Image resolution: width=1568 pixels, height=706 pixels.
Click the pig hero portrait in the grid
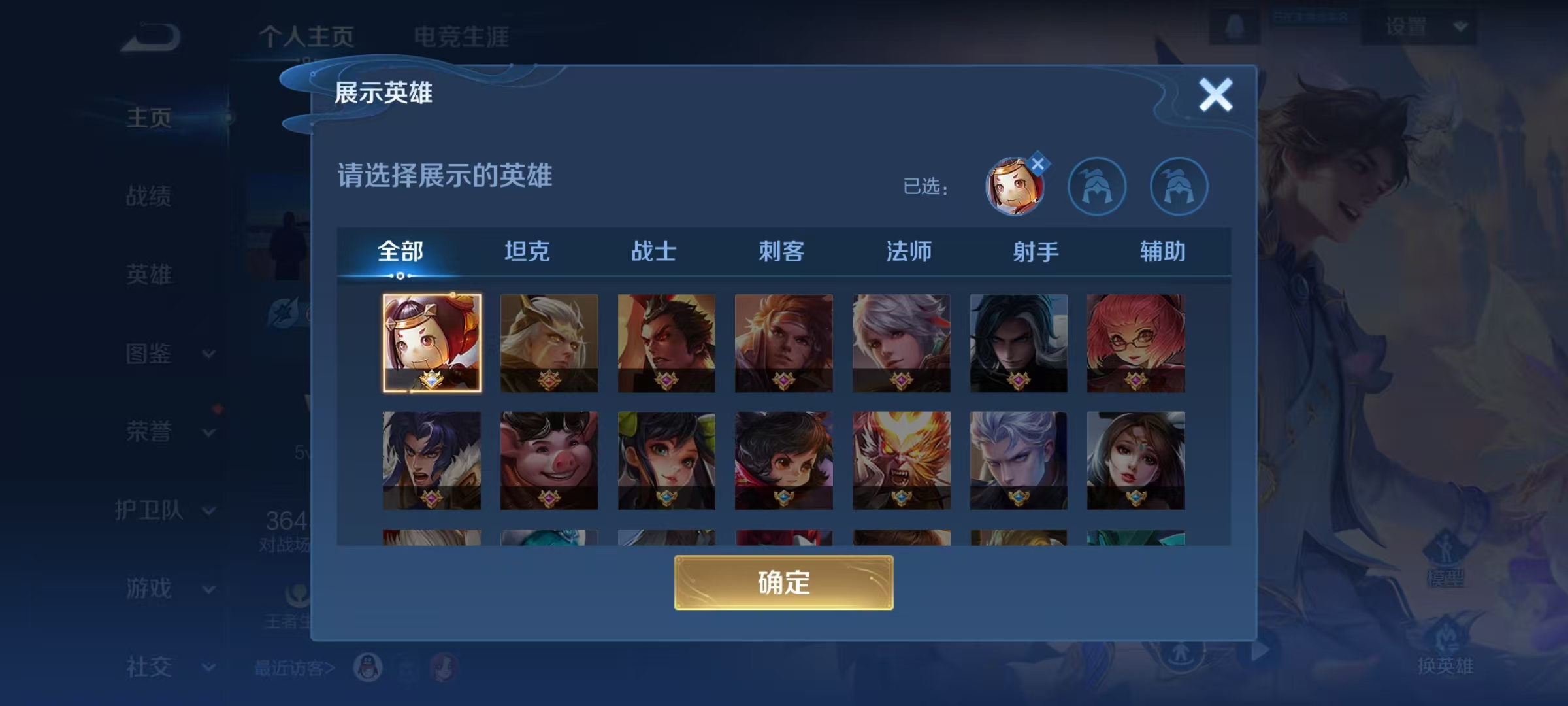click(549, 460)
